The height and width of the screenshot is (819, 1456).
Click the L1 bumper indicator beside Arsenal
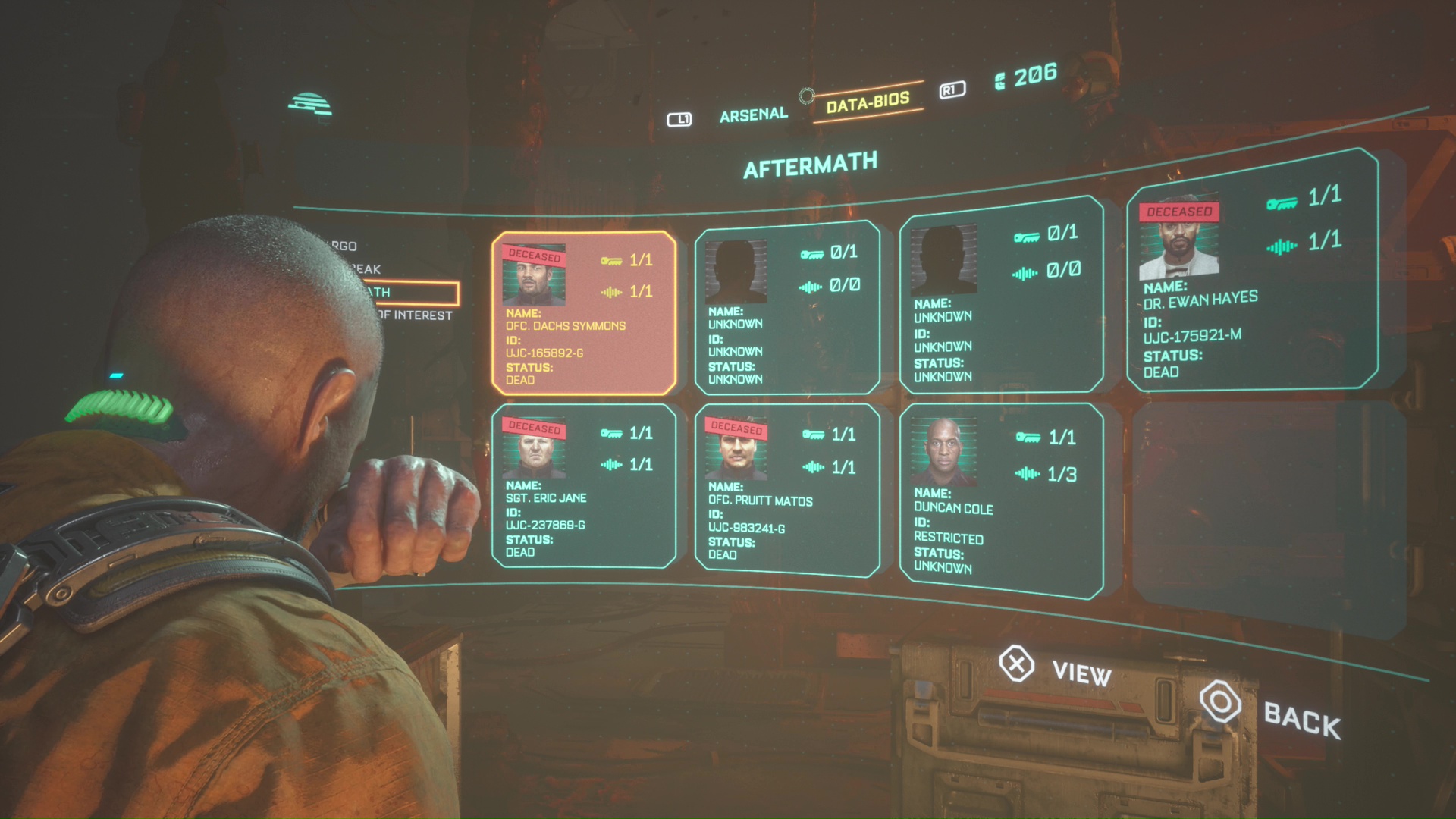click(x=680, y=118)
